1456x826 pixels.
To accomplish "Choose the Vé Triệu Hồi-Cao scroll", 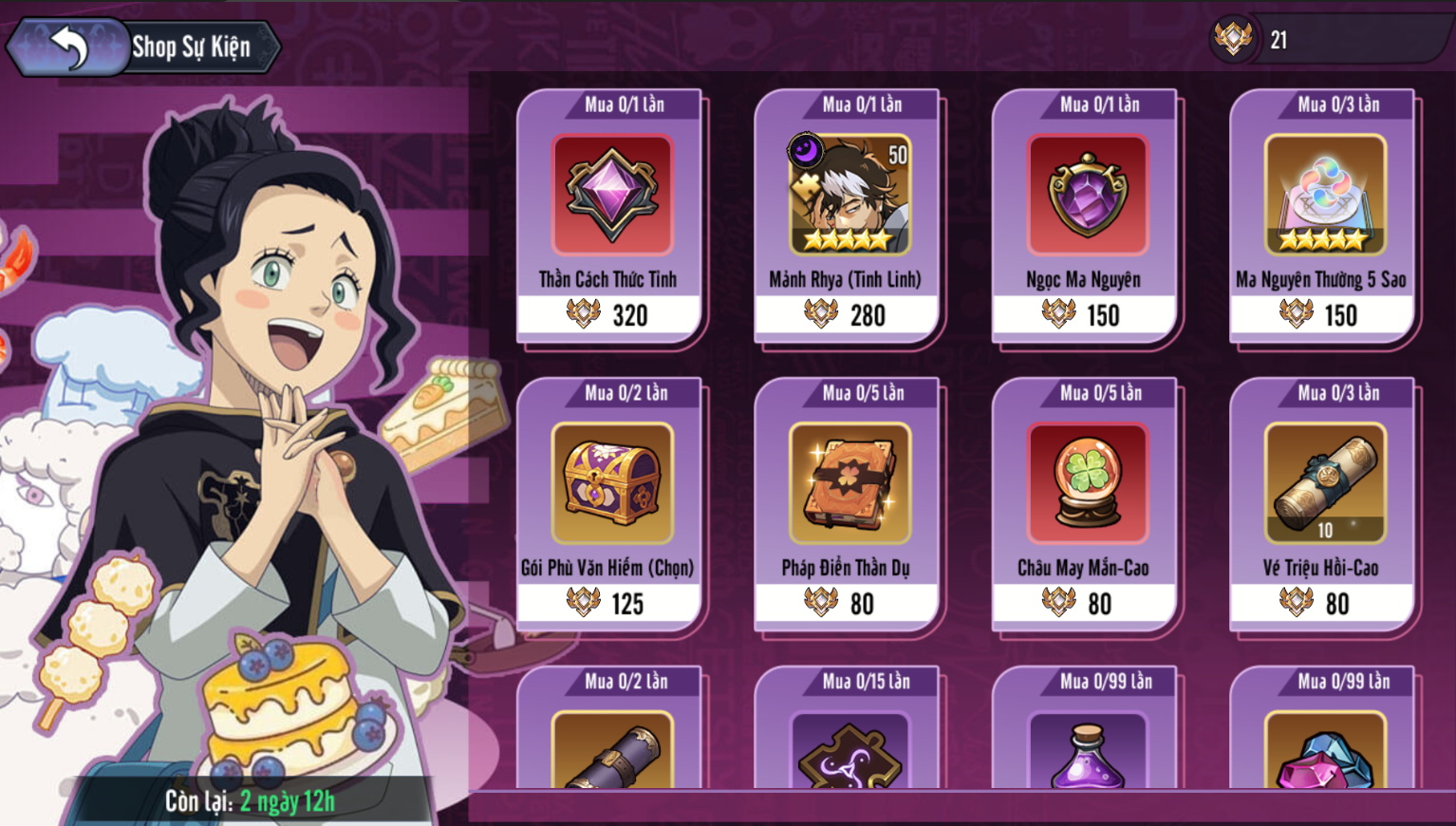I will pyautogui.click(x=1325, y=483).
